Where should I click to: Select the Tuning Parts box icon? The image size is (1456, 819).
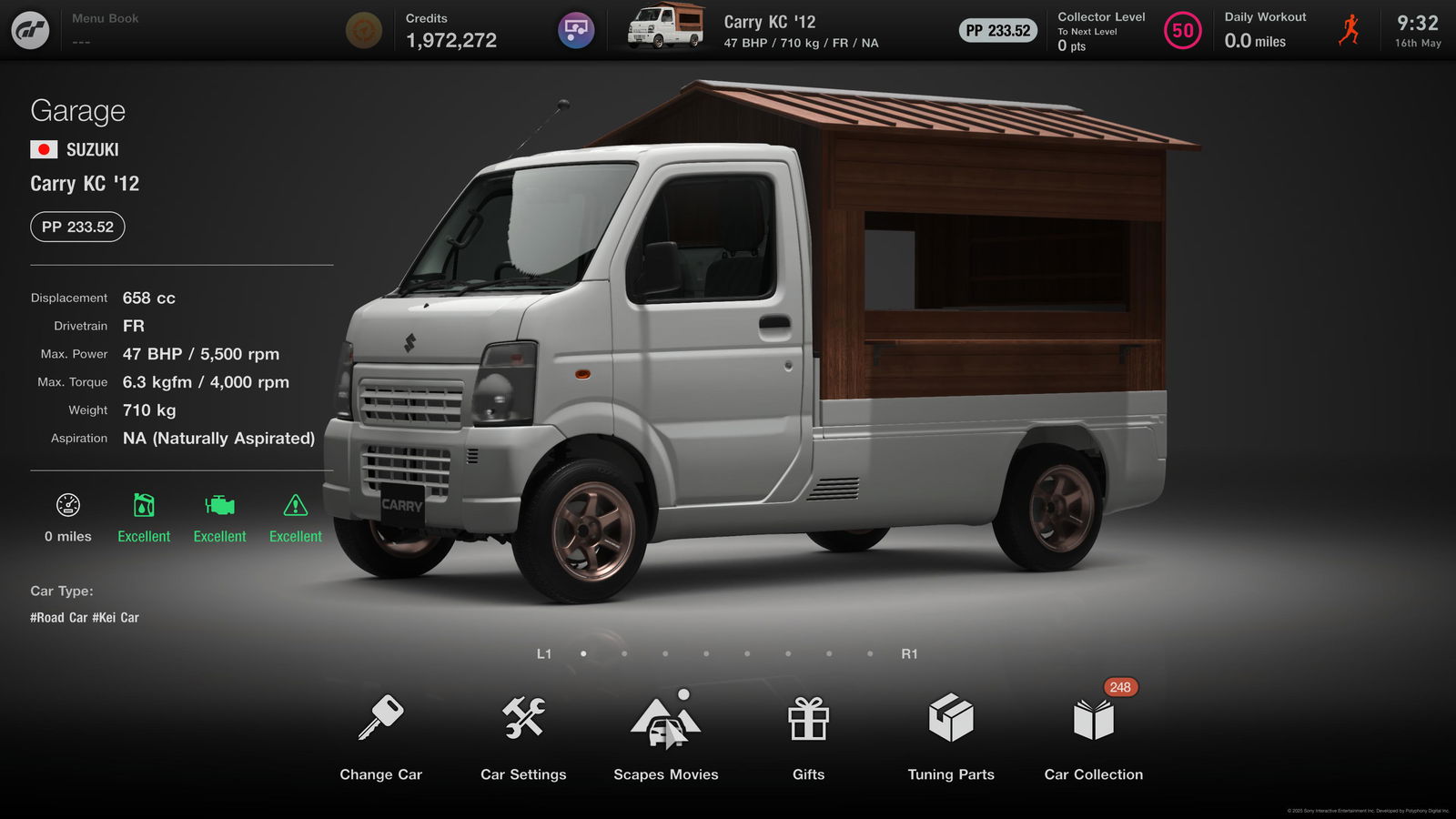(x=950, y=719)
